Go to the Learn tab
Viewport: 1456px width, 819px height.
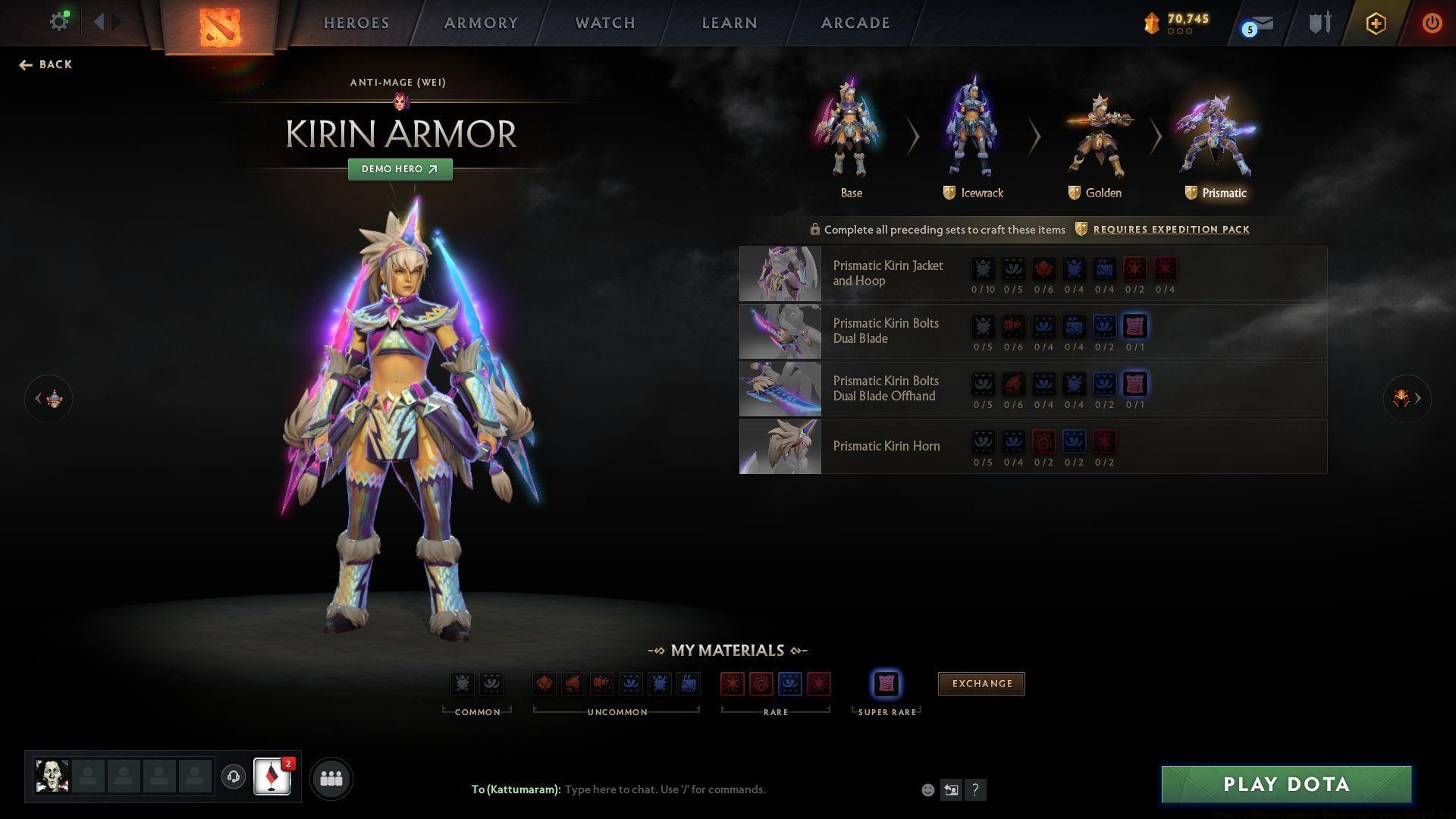click(x=730, y=23)
